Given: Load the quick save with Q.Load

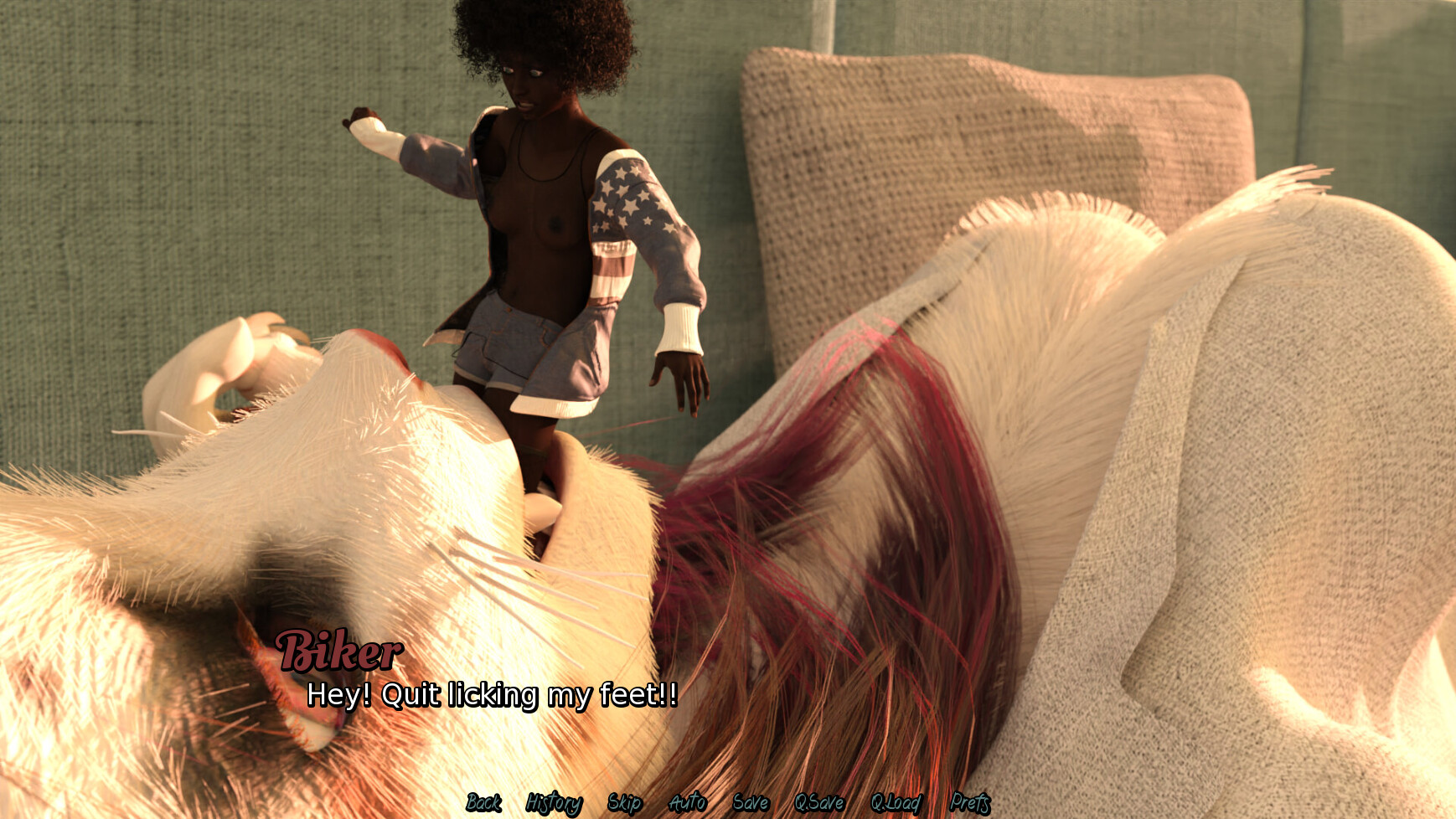Looking at the screenshot, I should pos(895,802).
